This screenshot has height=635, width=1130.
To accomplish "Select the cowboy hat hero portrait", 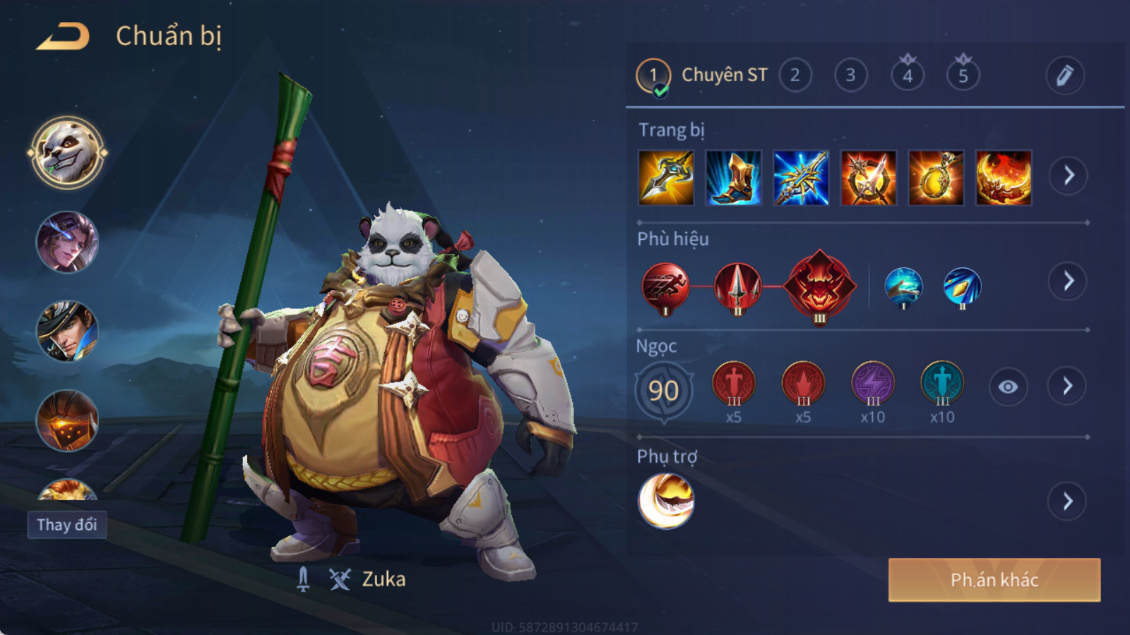I will 67,332.
